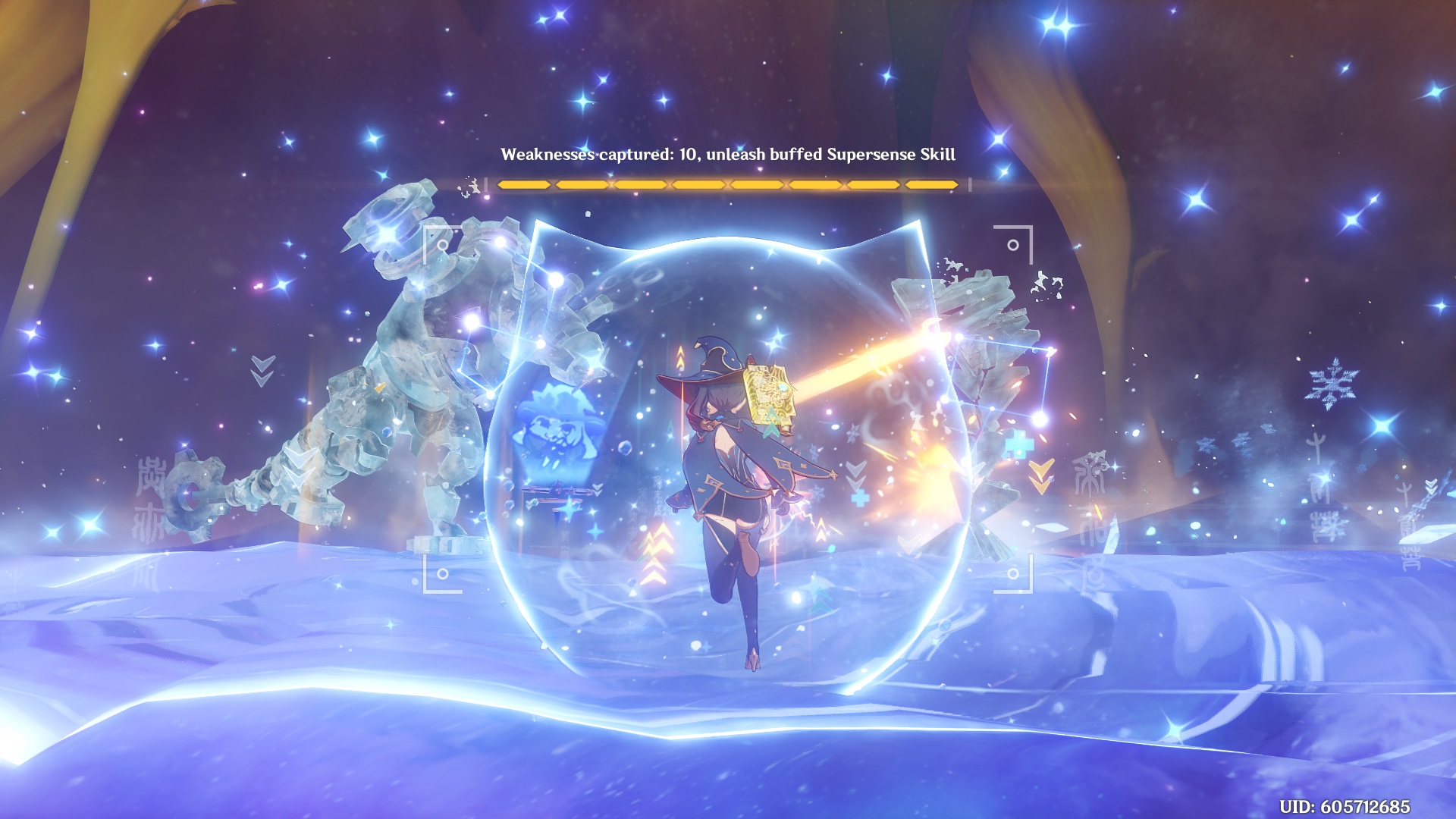Click the witch-hat character inside the shield bubble
The height and width of the screenshot is (819, 1456).
[x=728, y=470]
